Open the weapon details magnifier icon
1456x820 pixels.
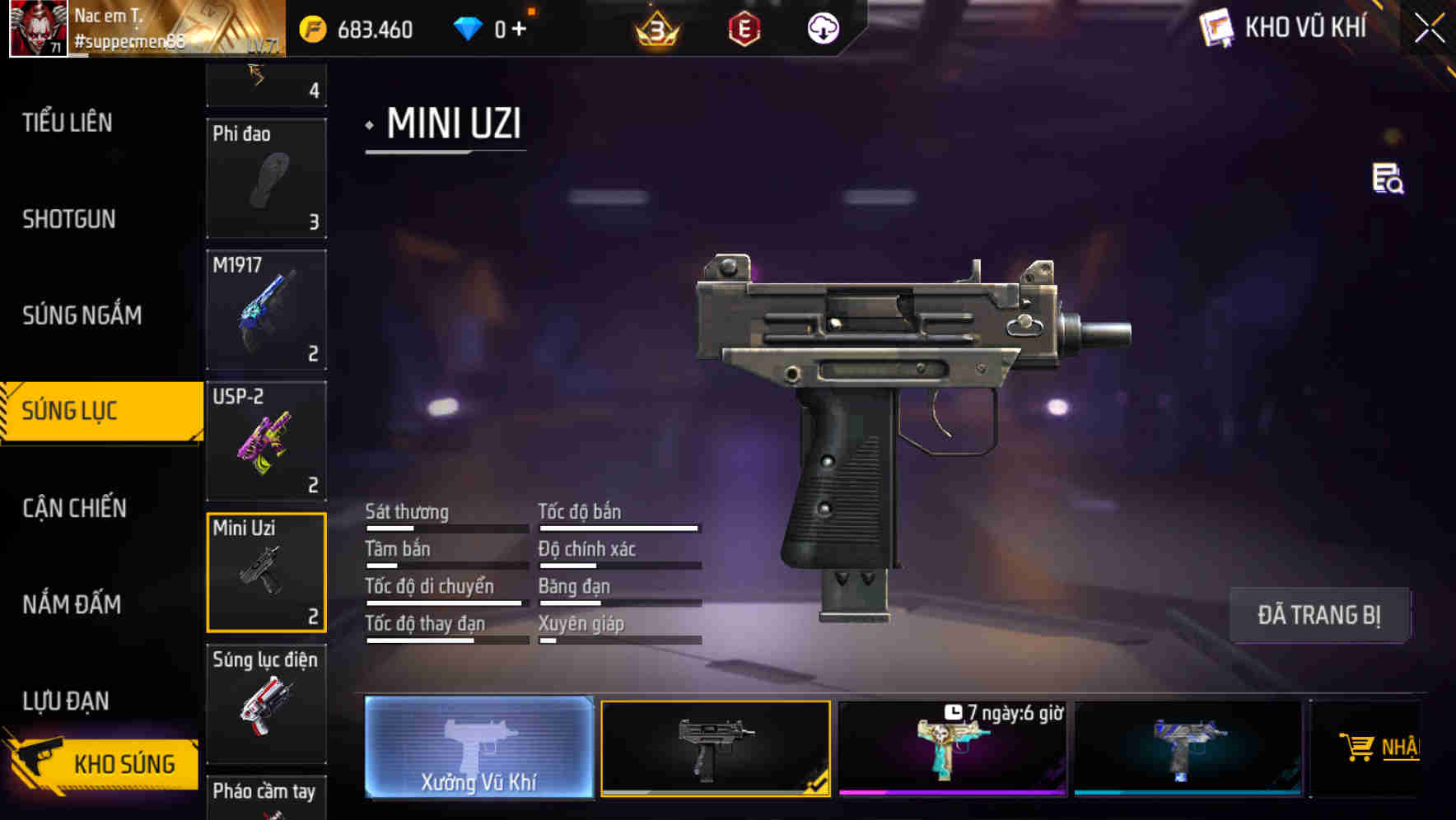1388,179
